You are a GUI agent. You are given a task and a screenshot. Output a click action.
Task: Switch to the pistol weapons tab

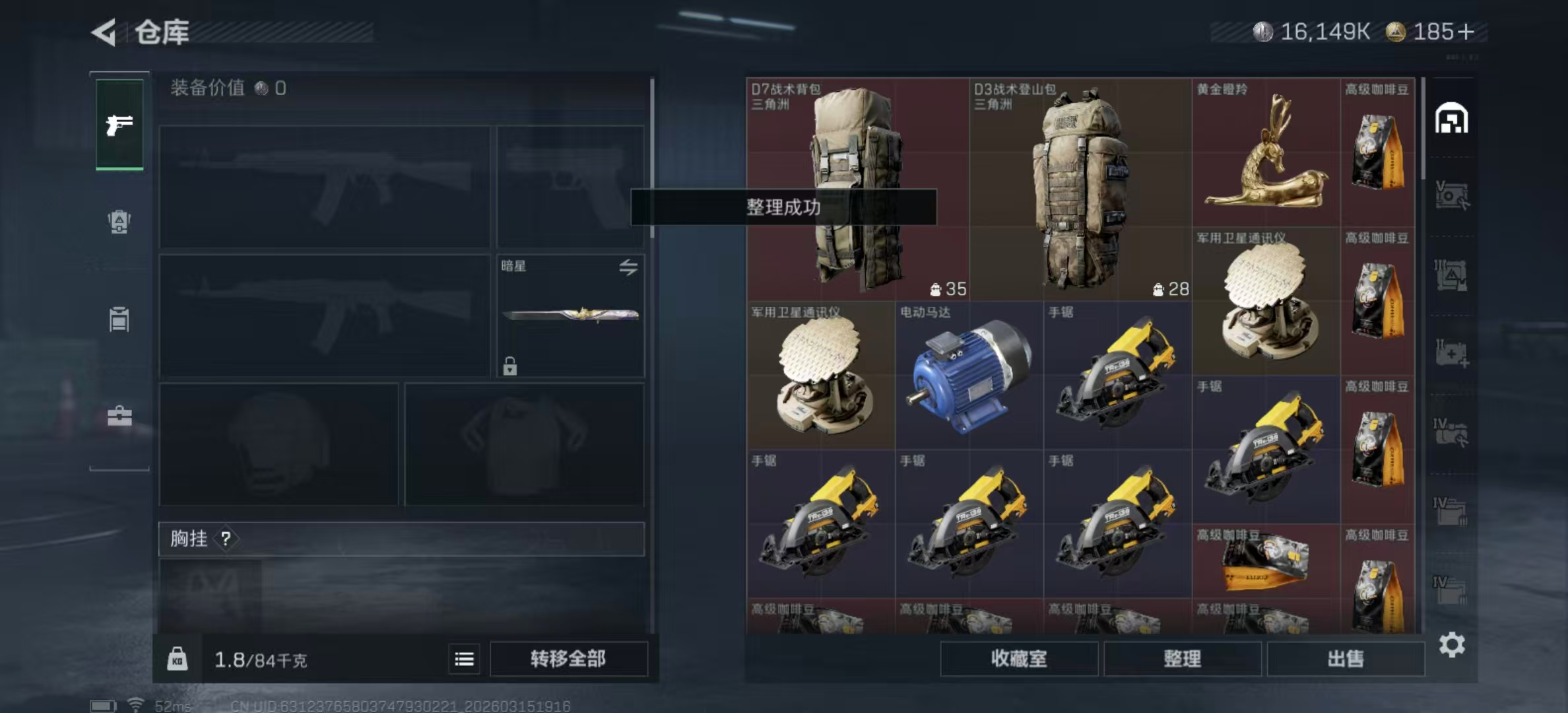click(119, 125)
